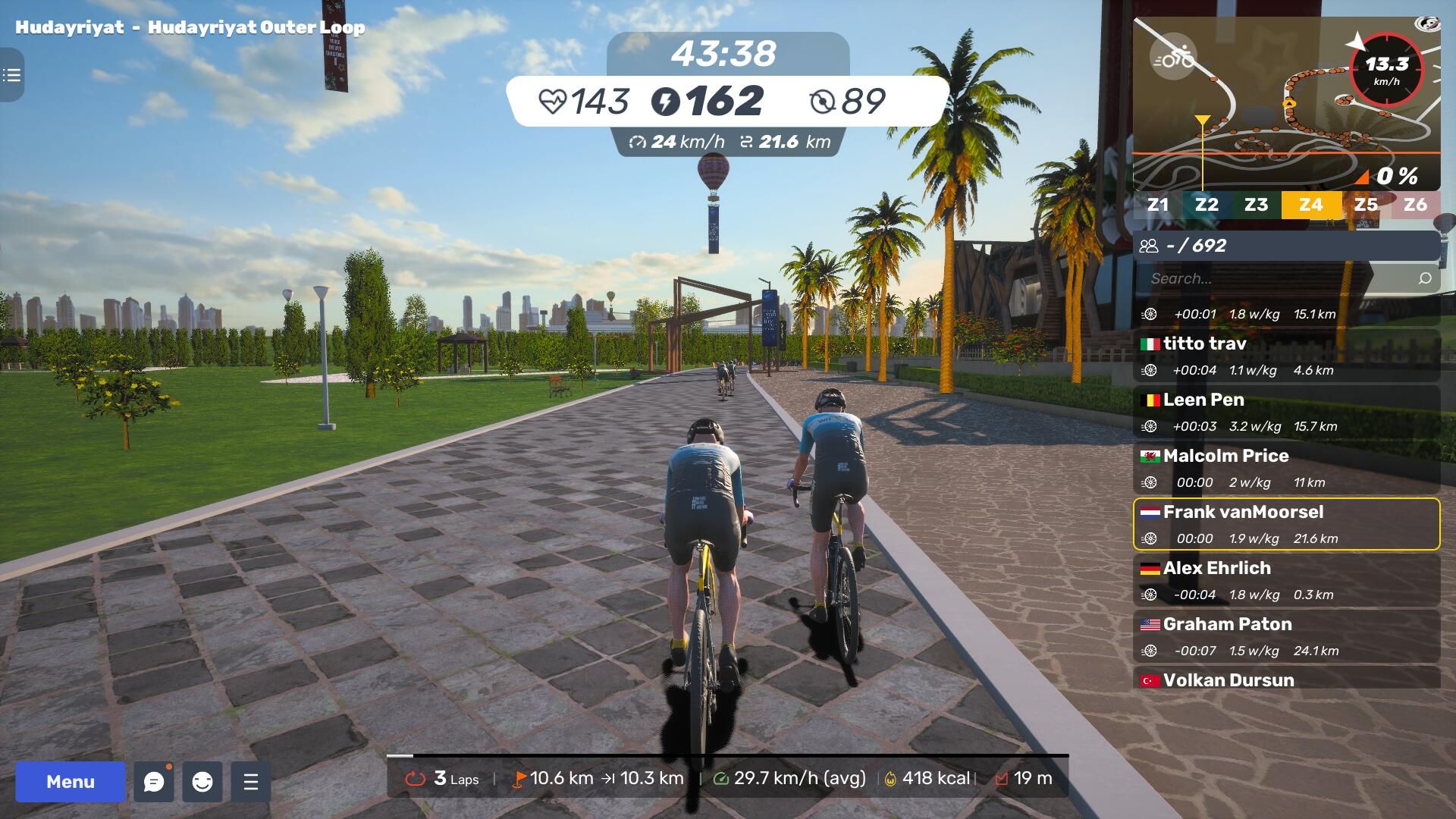Open the three-line list button beside emotes
This screenshot has height=819, width=1456.
(x=251, y=782)
